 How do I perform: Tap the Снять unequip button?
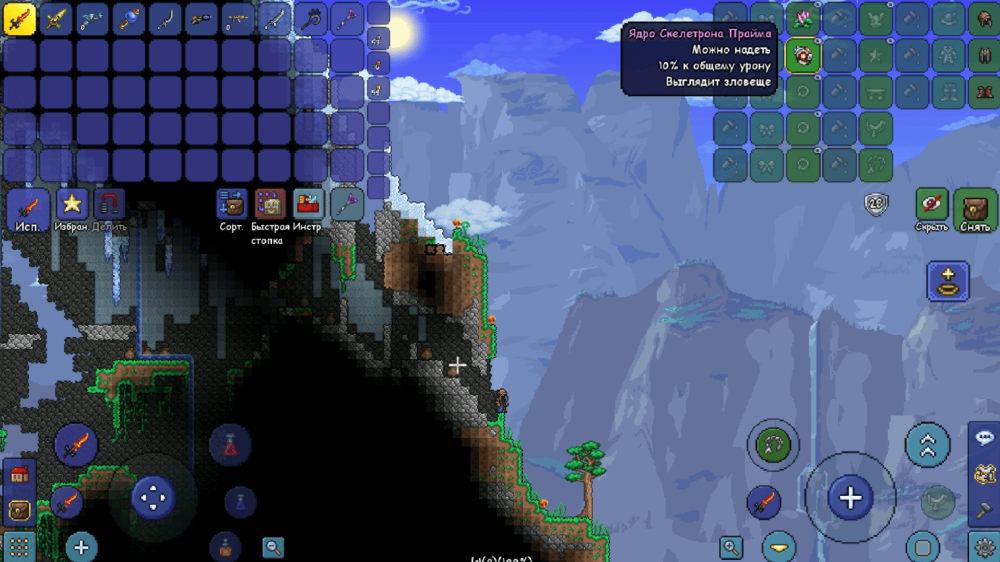[974, 207]
